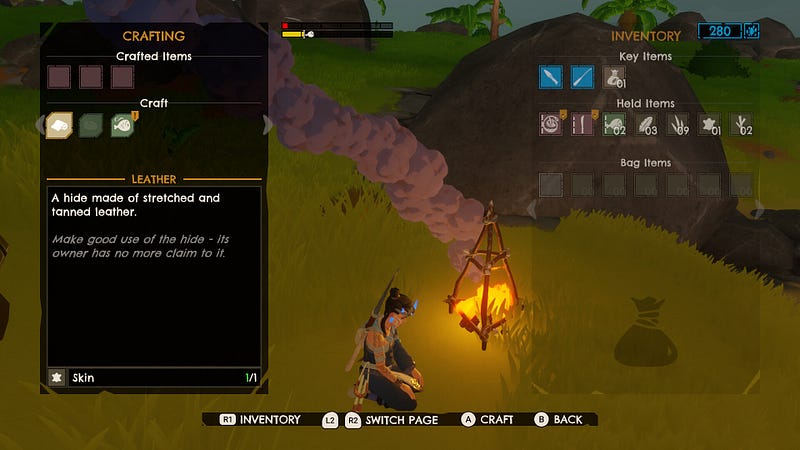Screen dimensions: 800x450
Task: Select the held item with two sticks
Action: (x=582, y=124)
